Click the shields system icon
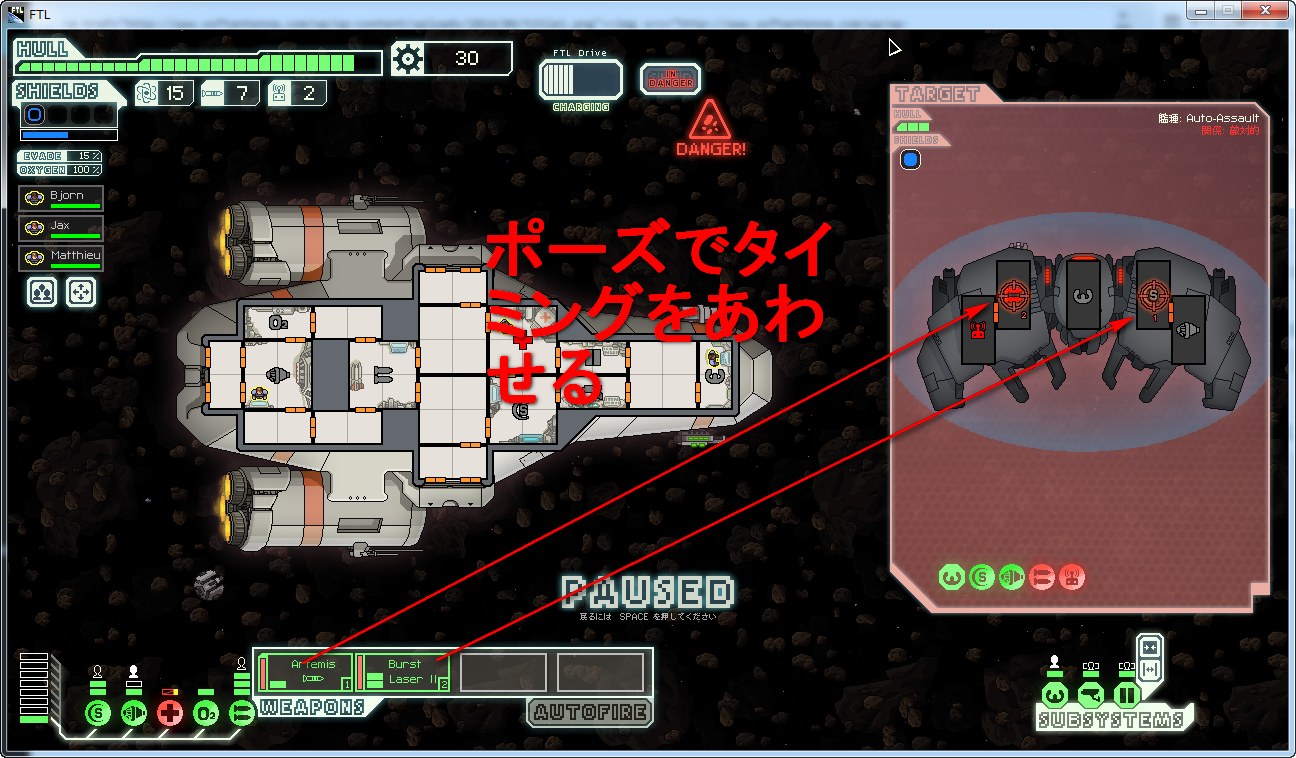The height and width of the screenshot is (758, 1296). (97, 713)
